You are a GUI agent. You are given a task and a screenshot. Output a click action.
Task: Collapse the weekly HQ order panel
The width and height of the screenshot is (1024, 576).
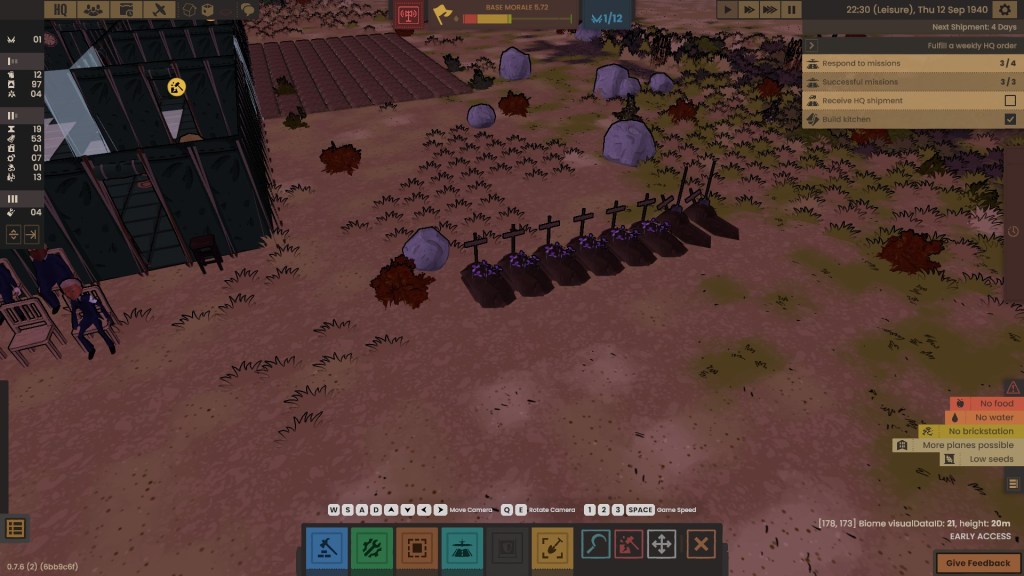811,45
